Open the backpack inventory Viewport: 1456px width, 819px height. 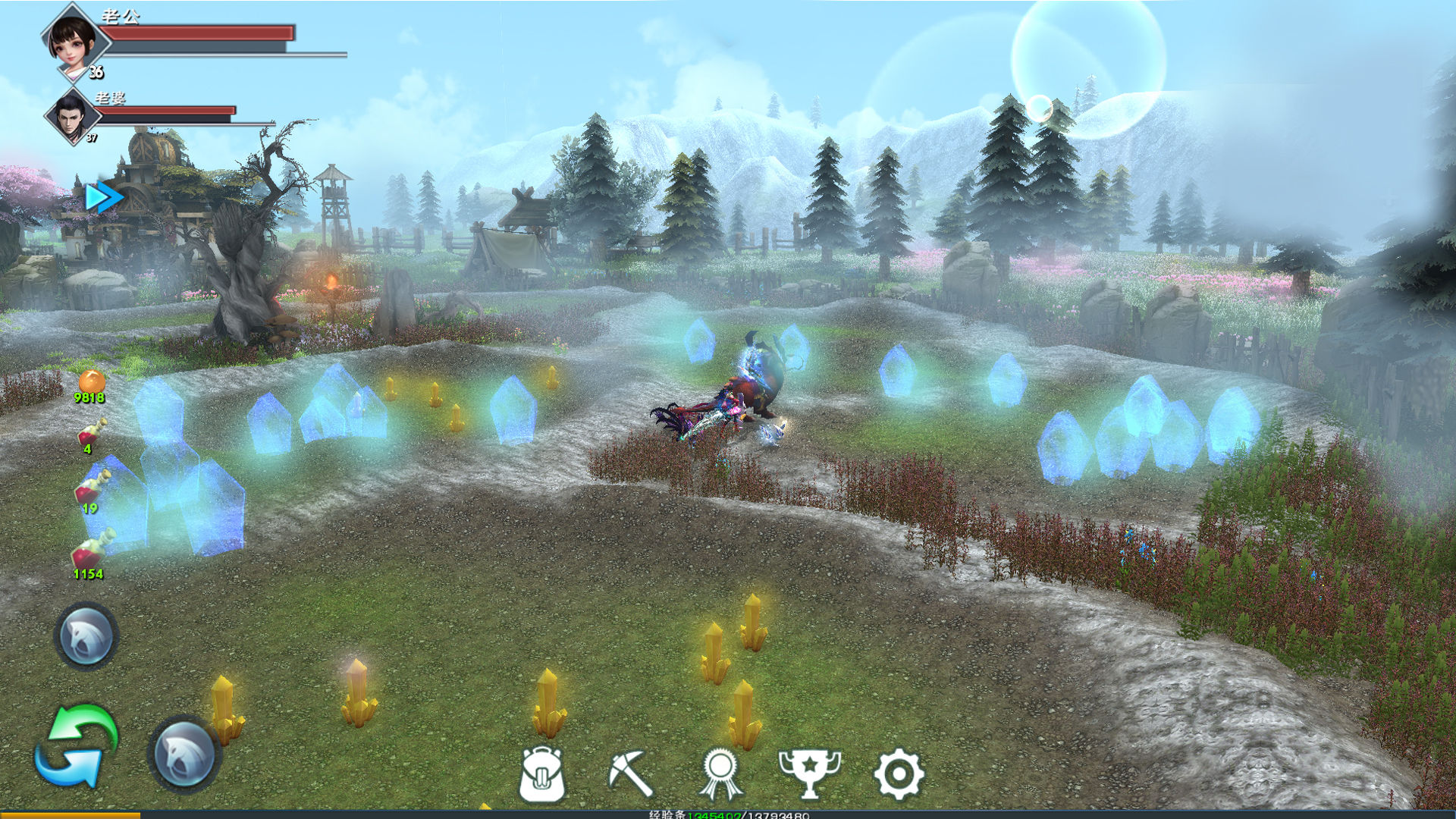pyautogui.click(x=542, y=774)
